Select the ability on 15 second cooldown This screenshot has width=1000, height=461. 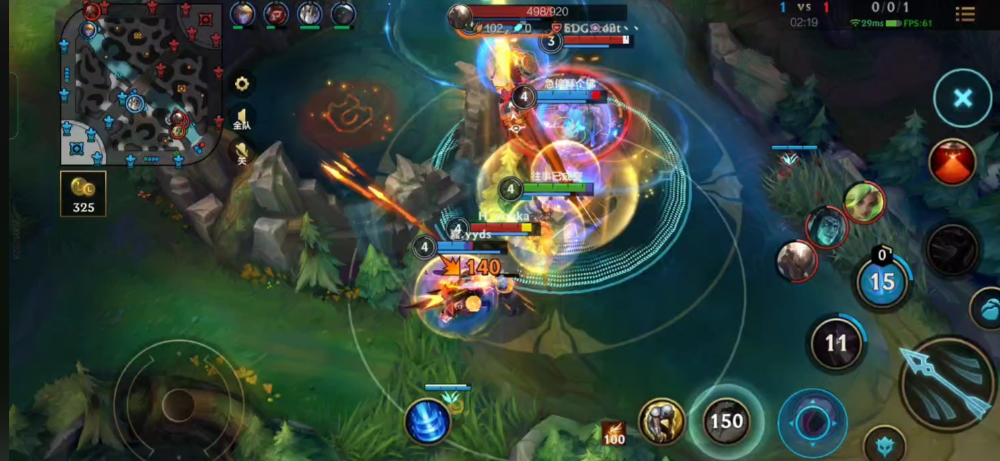pyautogui.click(x=882, y=281)
